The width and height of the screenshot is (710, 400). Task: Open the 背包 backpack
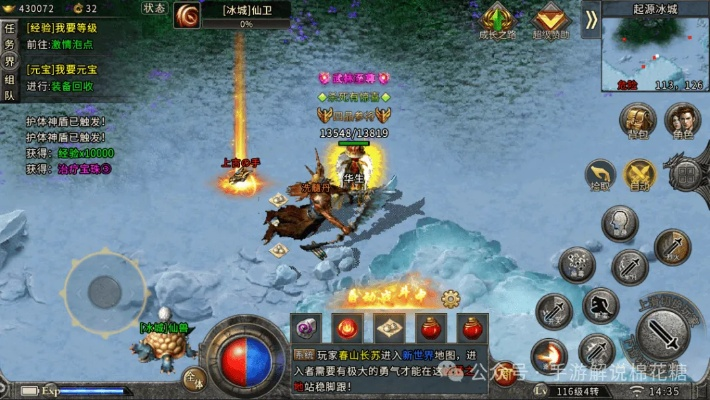[x=637, y=122]
